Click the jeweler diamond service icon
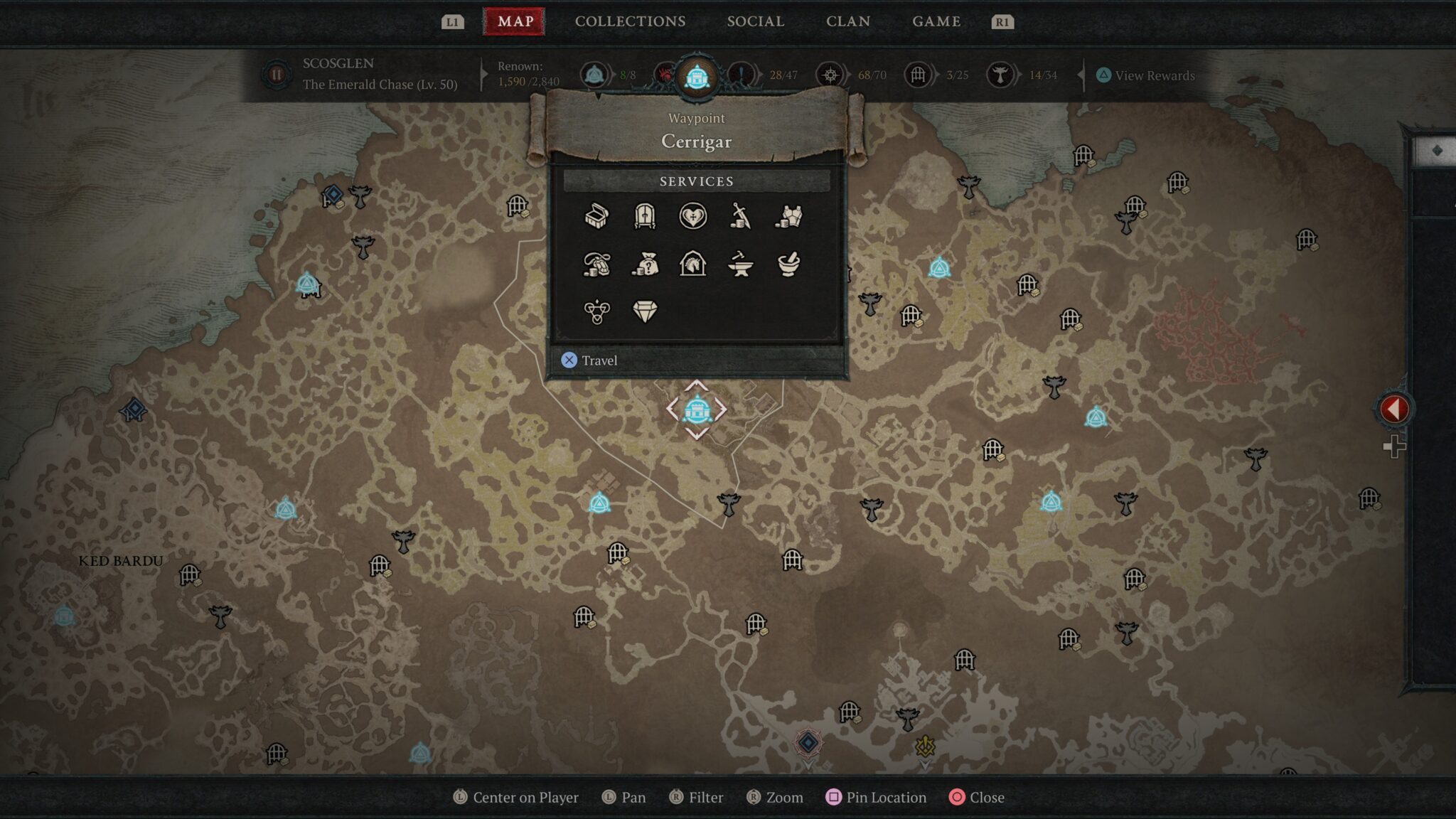The image size is (1456, 819). [x=644, y=311]
